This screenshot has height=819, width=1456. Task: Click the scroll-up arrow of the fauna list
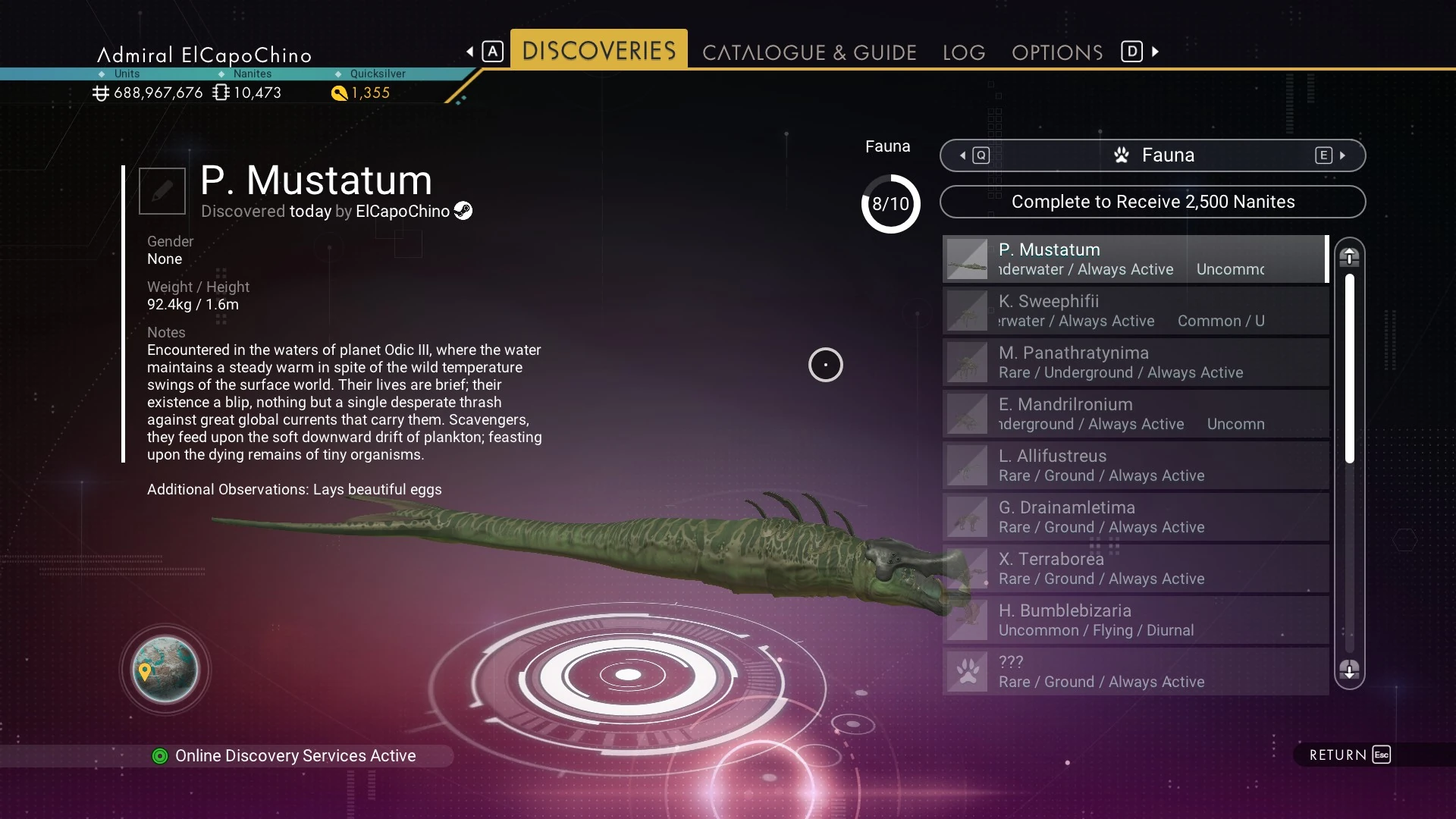[1349, 257]
